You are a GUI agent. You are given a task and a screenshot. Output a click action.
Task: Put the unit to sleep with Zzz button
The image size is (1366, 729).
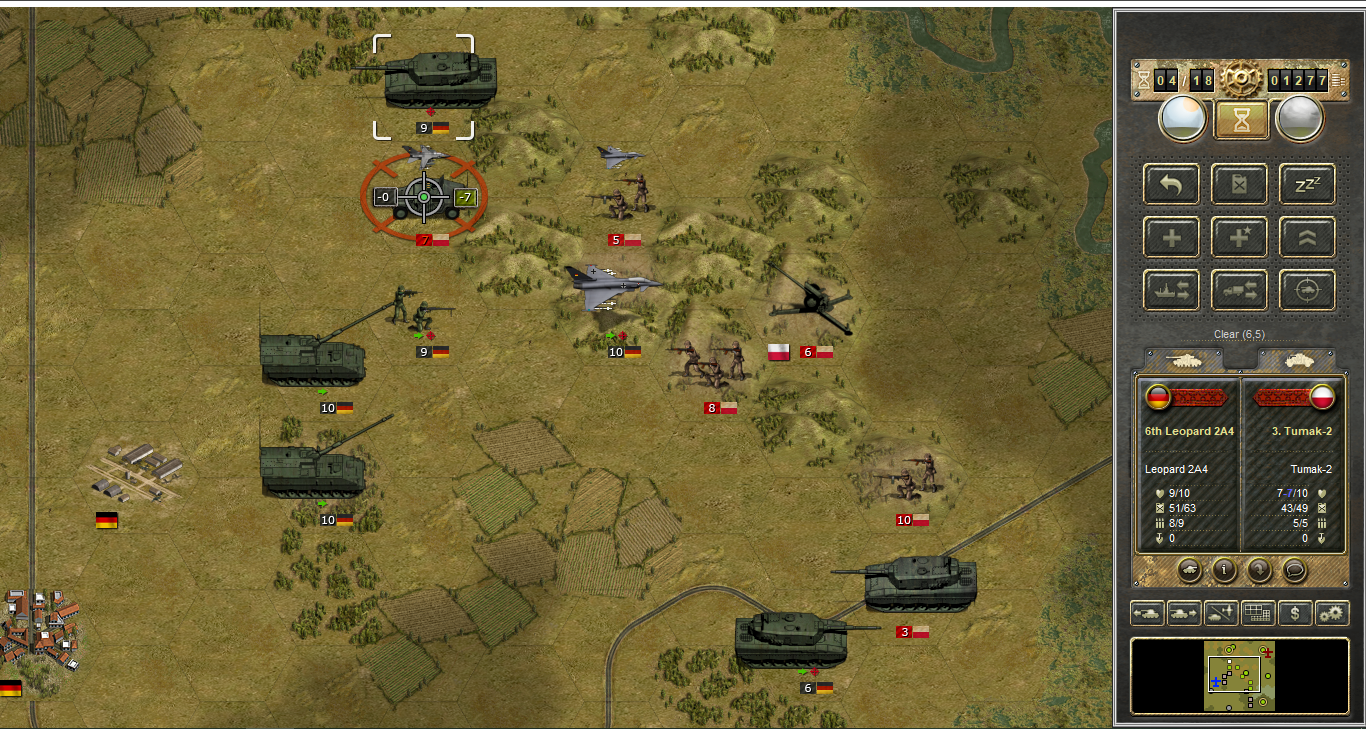pos(1307,184)
